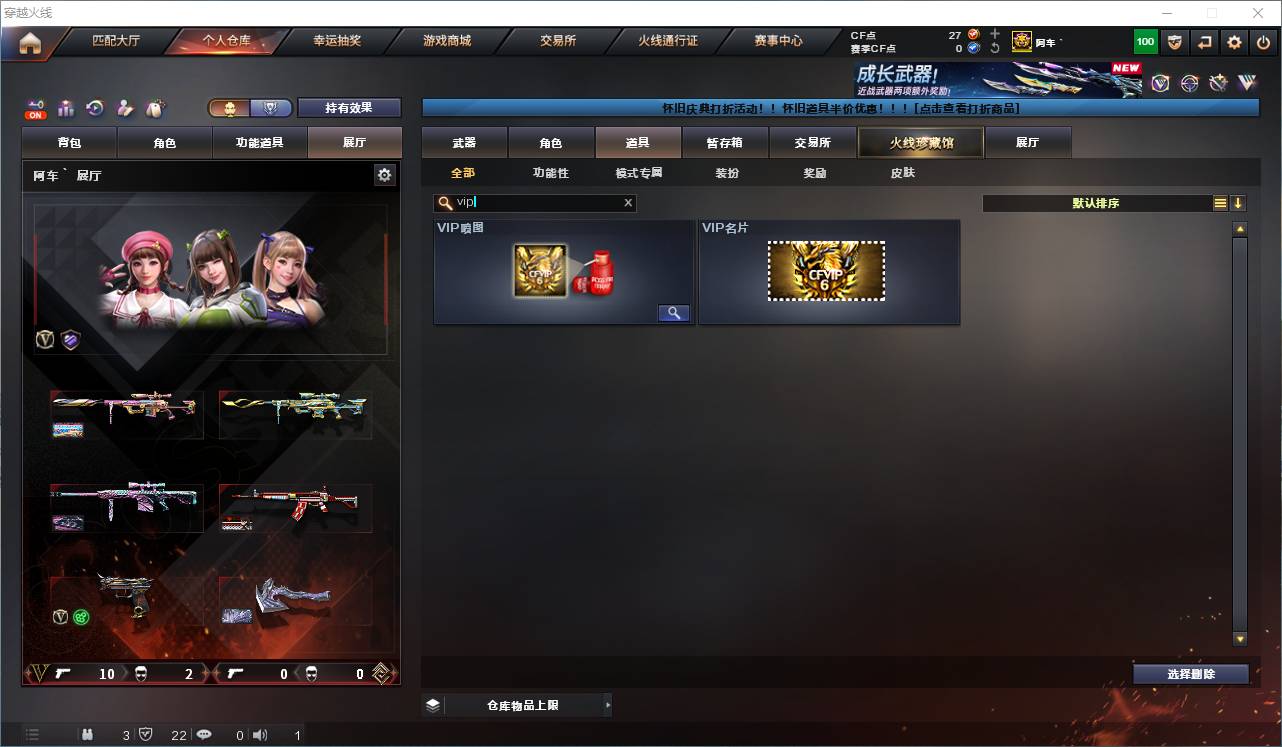Expand the 仓库物品上限 section arrow

[x=607, y=705]
